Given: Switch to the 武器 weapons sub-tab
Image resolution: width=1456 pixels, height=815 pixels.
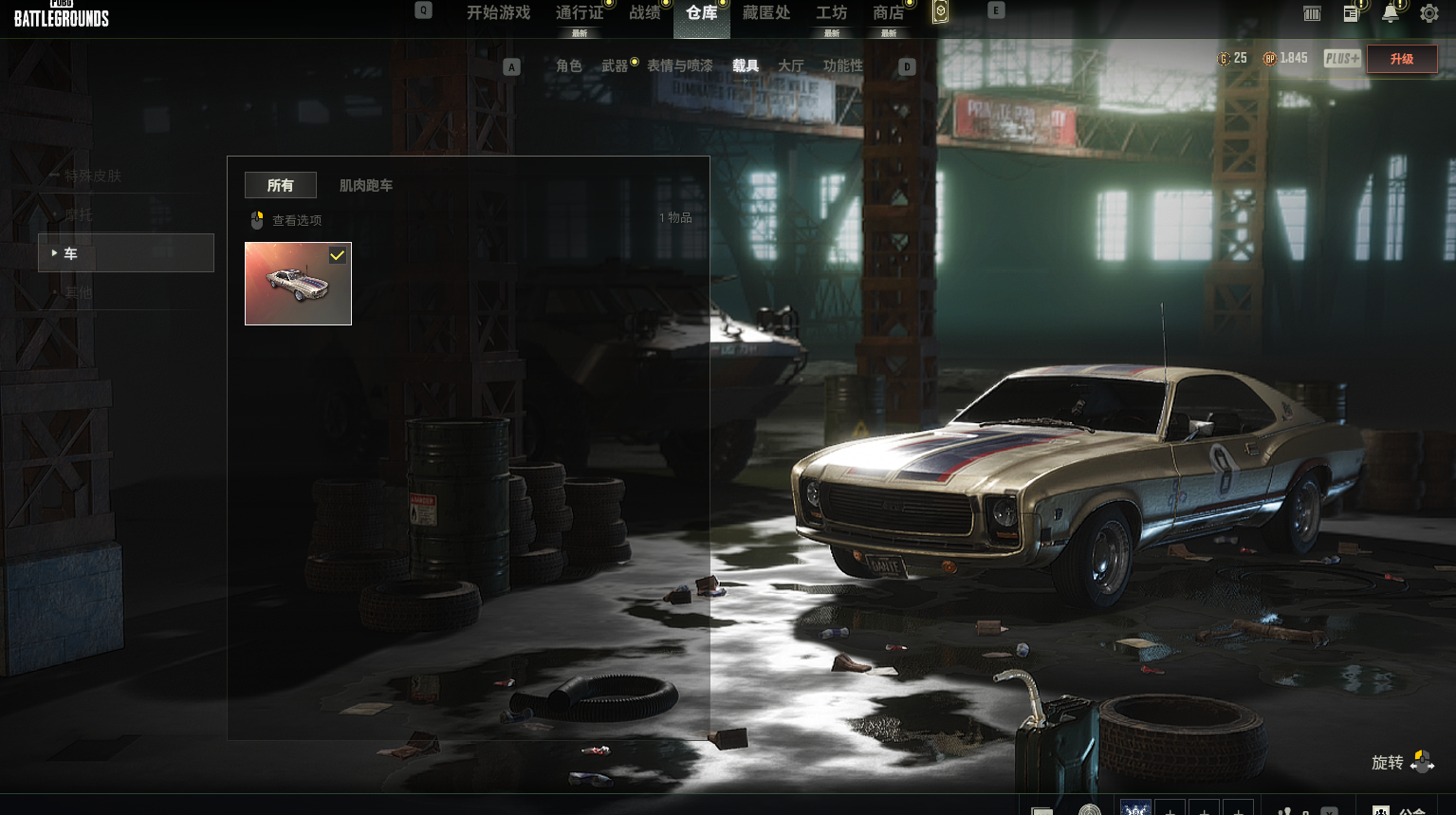Looking at the screenshot, I should pos(615,66).
